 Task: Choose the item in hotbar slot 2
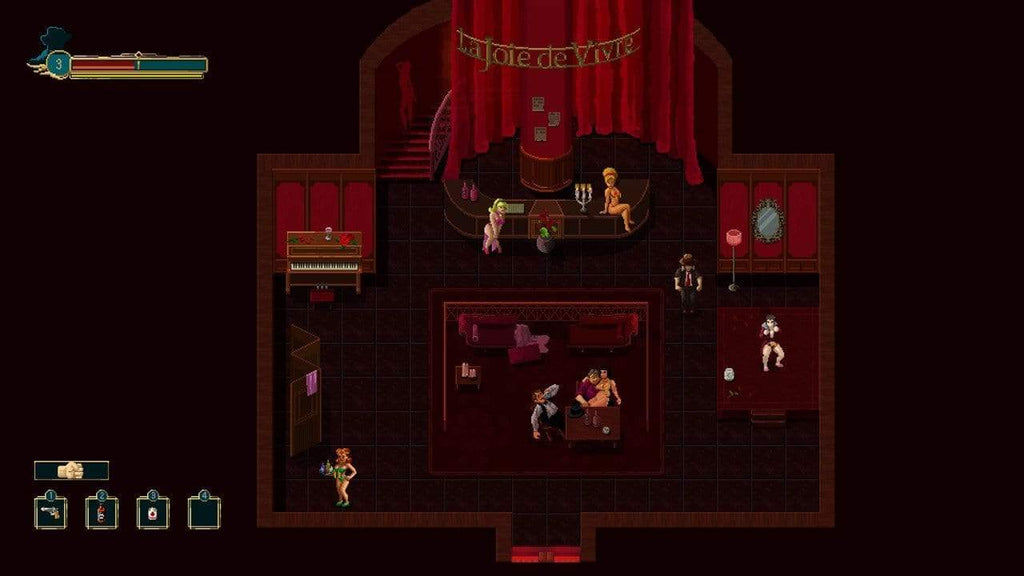point(102,513)
